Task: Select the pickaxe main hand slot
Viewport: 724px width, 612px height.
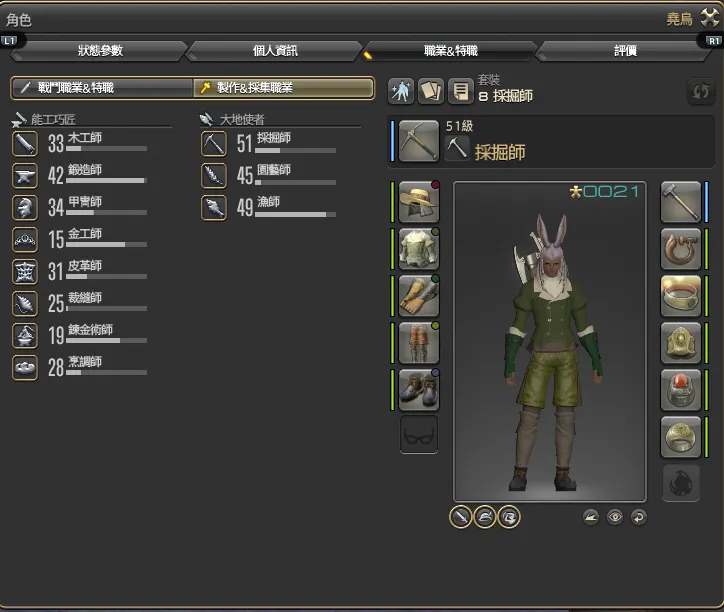Action: pyautogui.click(x=416, y=141)
